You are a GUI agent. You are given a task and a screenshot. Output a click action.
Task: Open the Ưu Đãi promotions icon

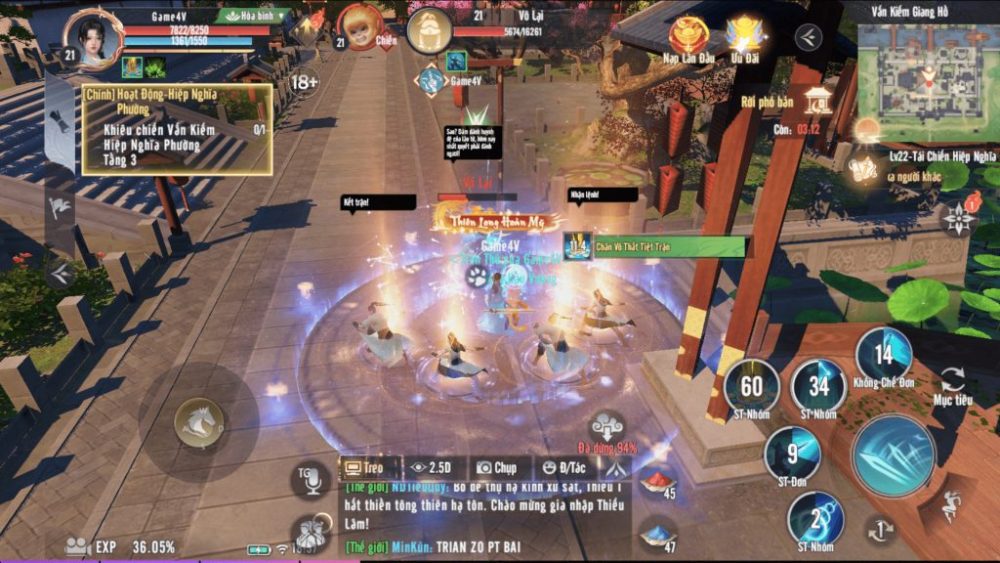(745, 40)
